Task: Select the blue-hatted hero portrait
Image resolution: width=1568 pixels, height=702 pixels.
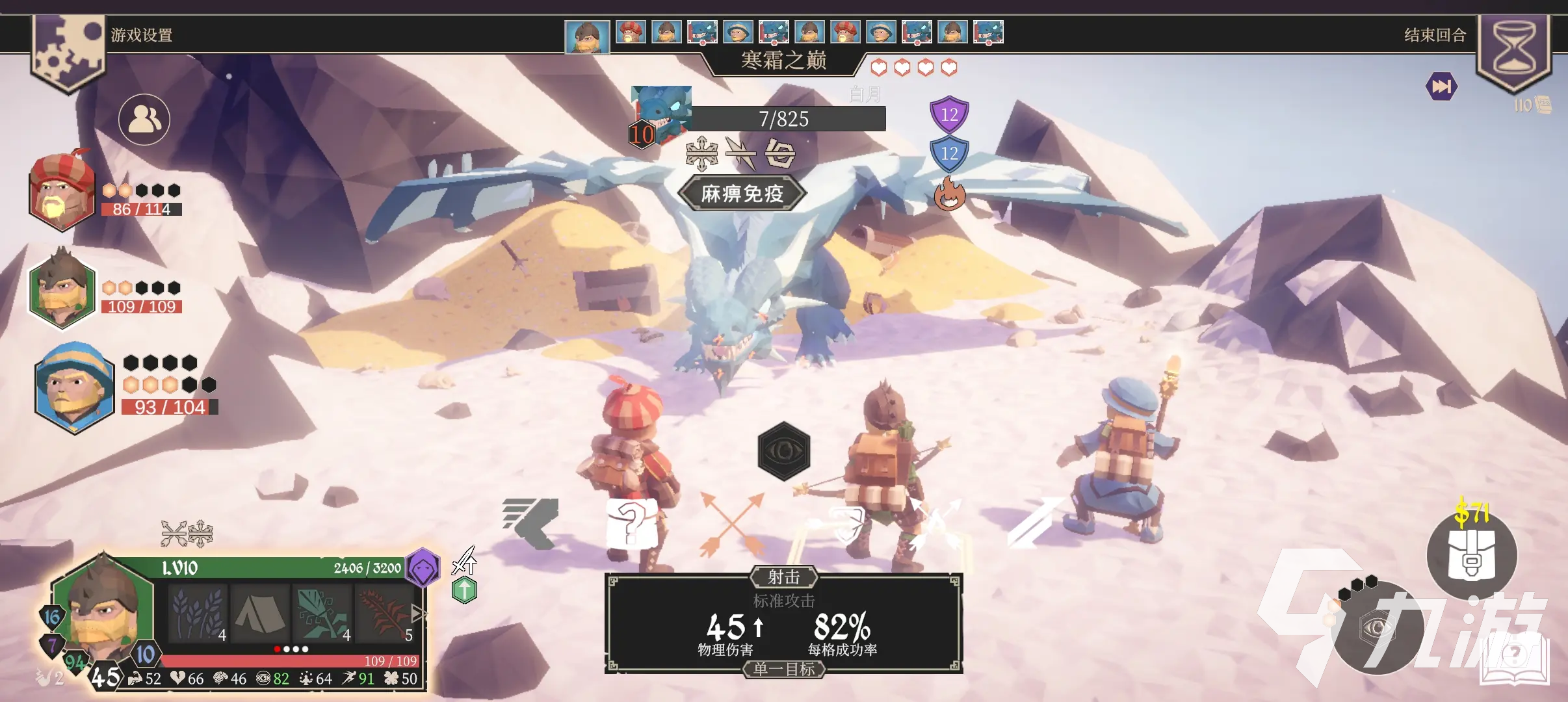Action: pos(74,388)
